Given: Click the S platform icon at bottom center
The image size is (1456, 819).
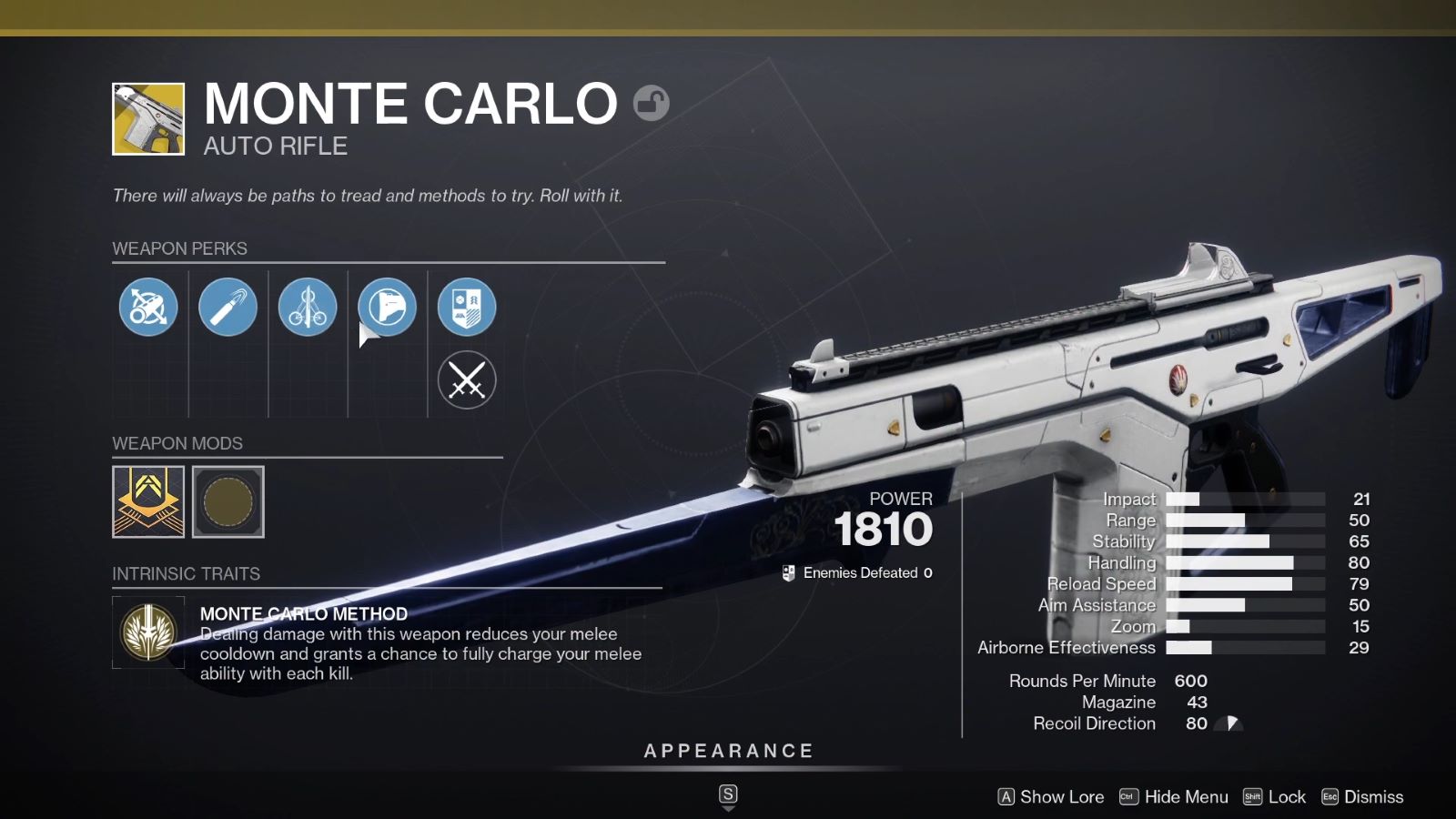Looking at the screenshot, I should tap(727, 794).
